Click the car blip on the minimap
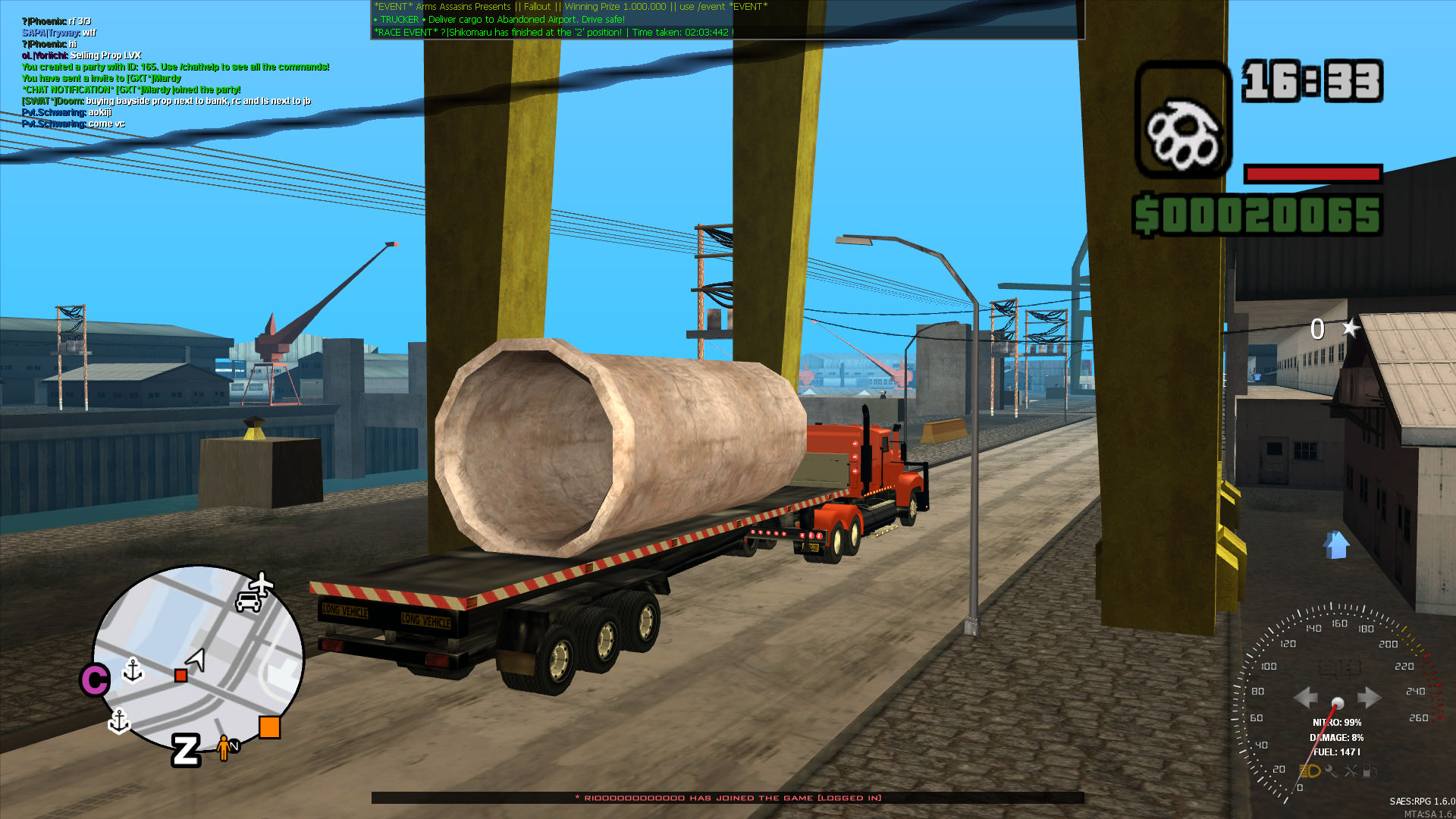1456x819 pixels. click(248, 603)
